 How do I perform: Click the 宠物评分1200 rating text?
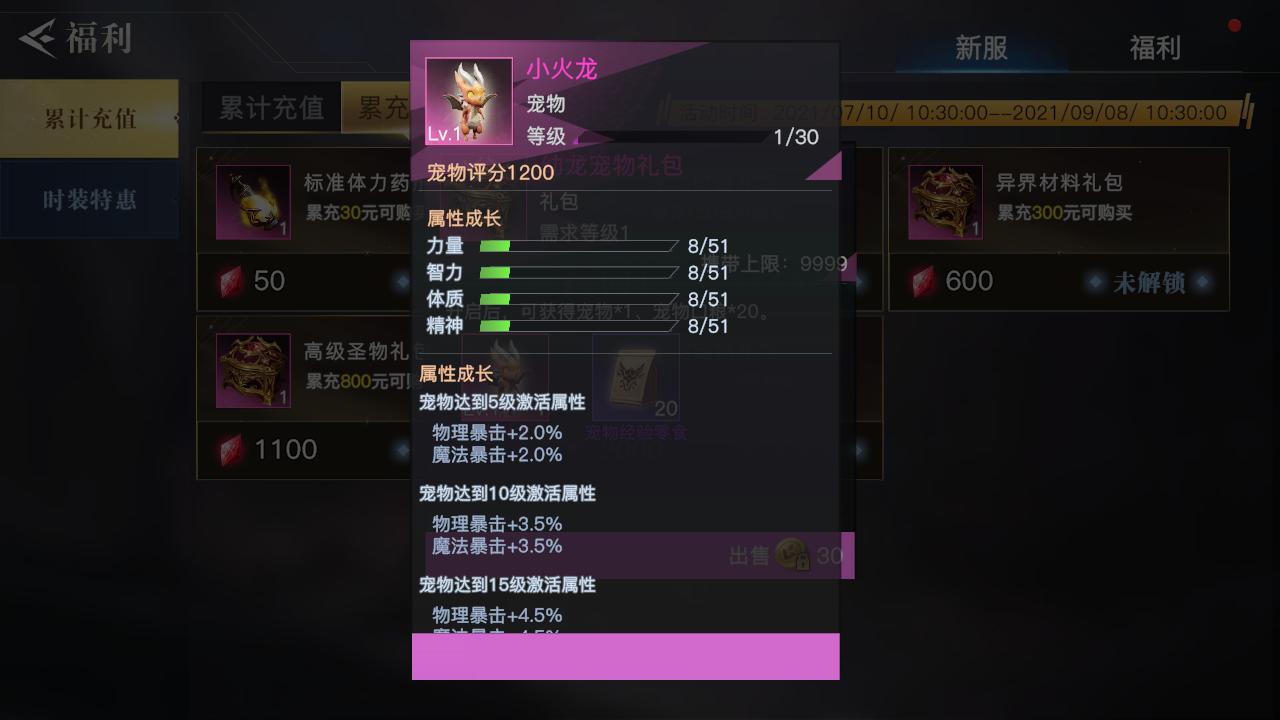[490, 172]
